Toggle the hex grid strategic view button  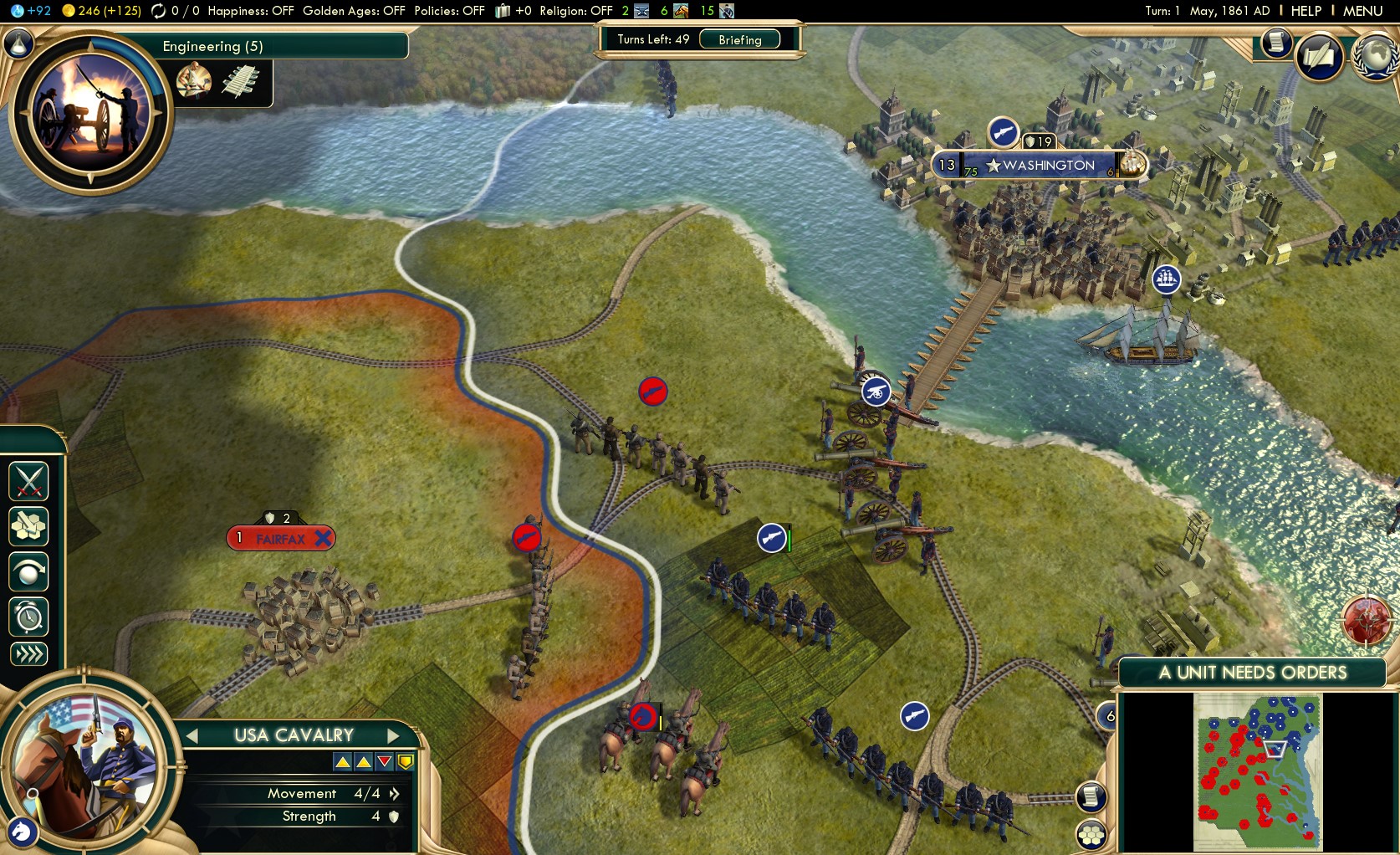[1091, 834]
